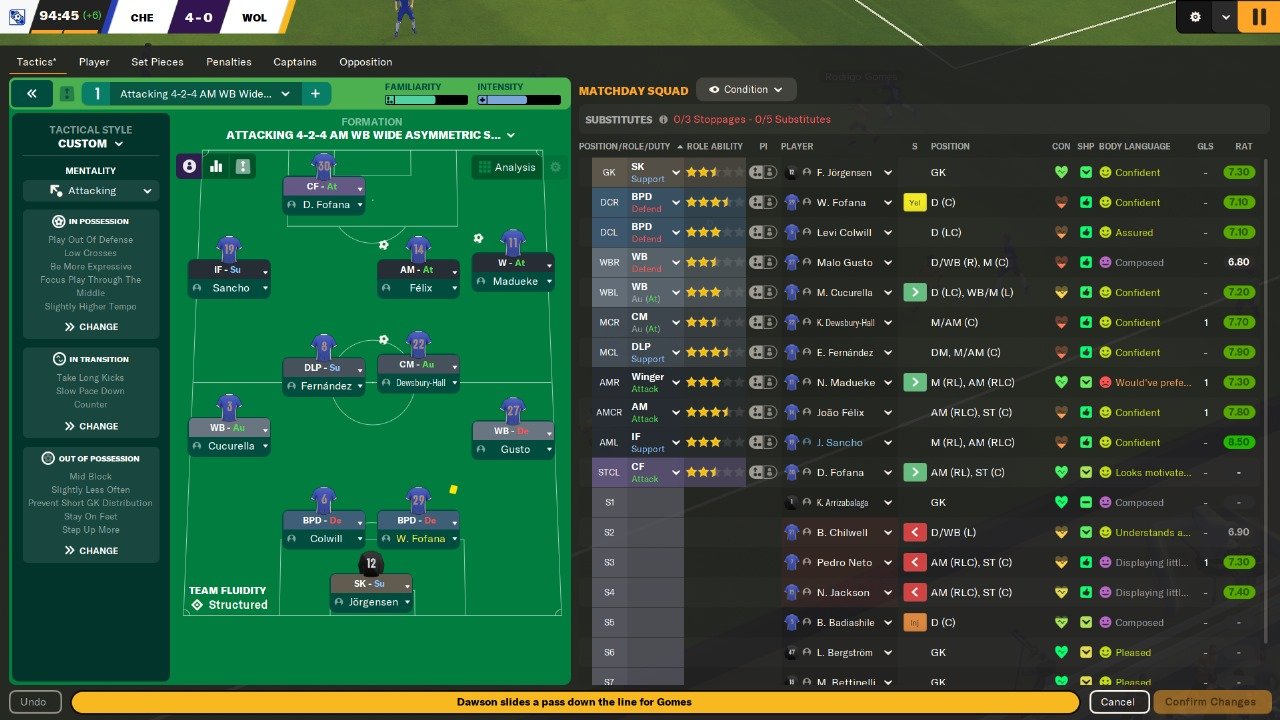This screenshot has width=1280, height=720.
Task: Add a new tactic with the plus button
Action: coord(315,94)
